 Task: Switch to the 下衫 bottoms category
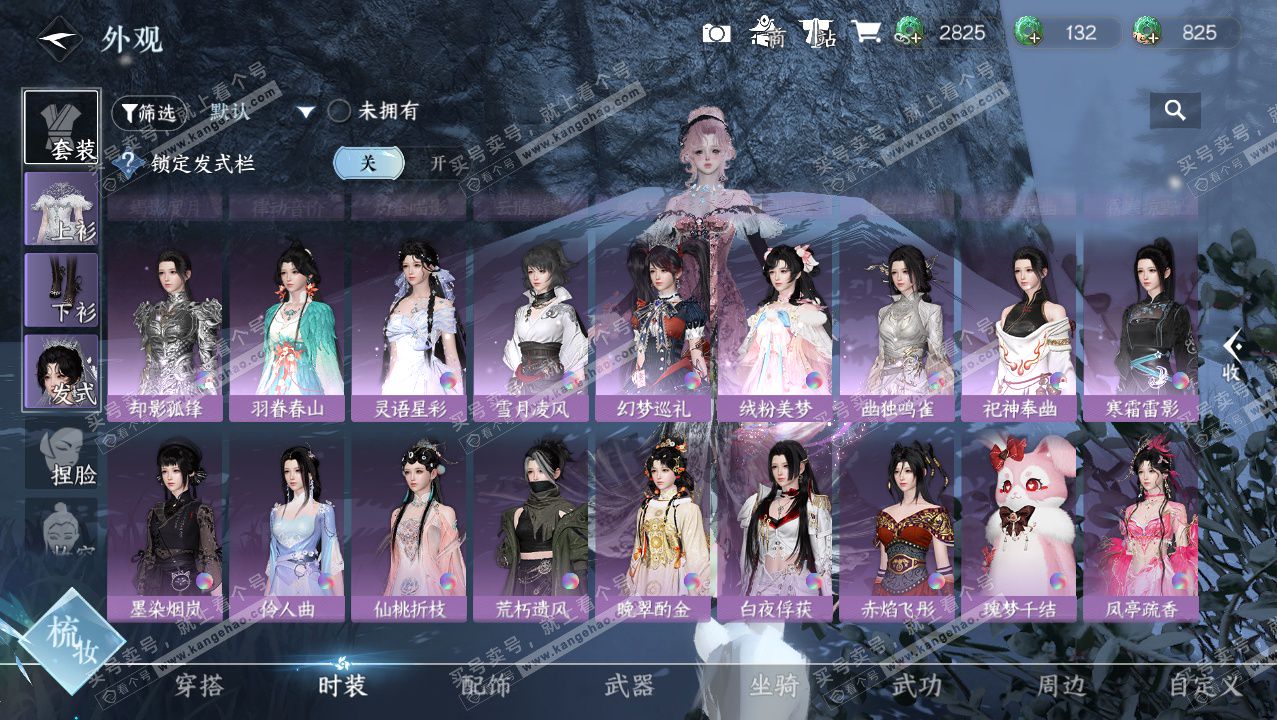point(61,290)
